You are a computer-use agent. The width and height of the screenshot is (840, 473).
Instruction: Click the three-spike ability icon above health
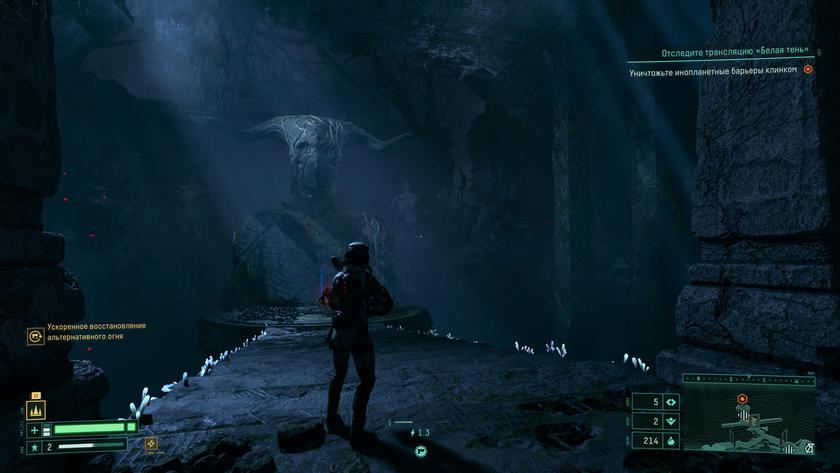[x=38, y=410]
